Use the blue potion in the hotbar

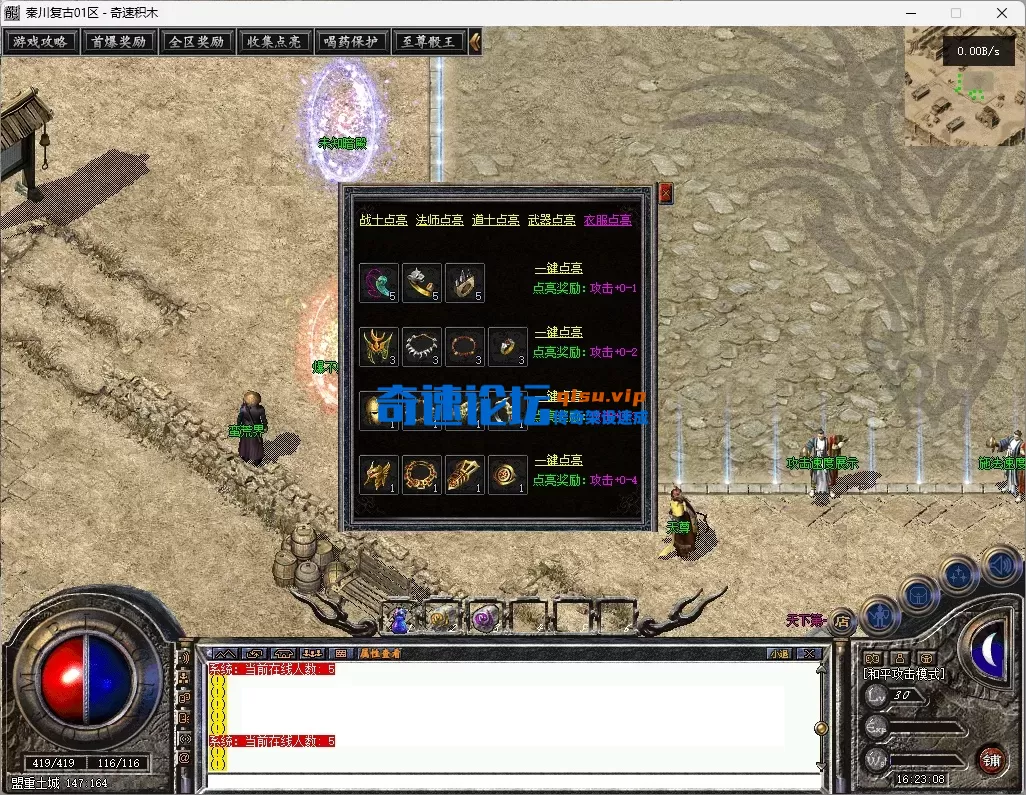pos(399,620)
